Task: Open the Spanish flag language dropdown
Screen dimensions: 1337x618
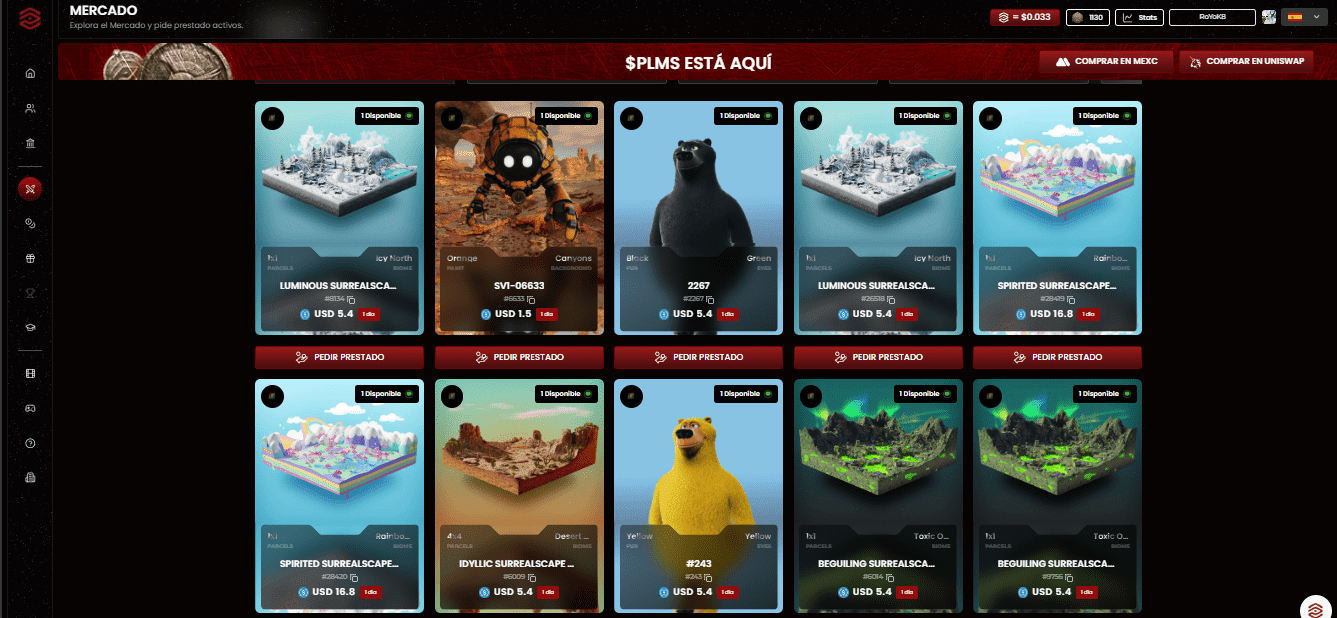Action: [1298, 17]
